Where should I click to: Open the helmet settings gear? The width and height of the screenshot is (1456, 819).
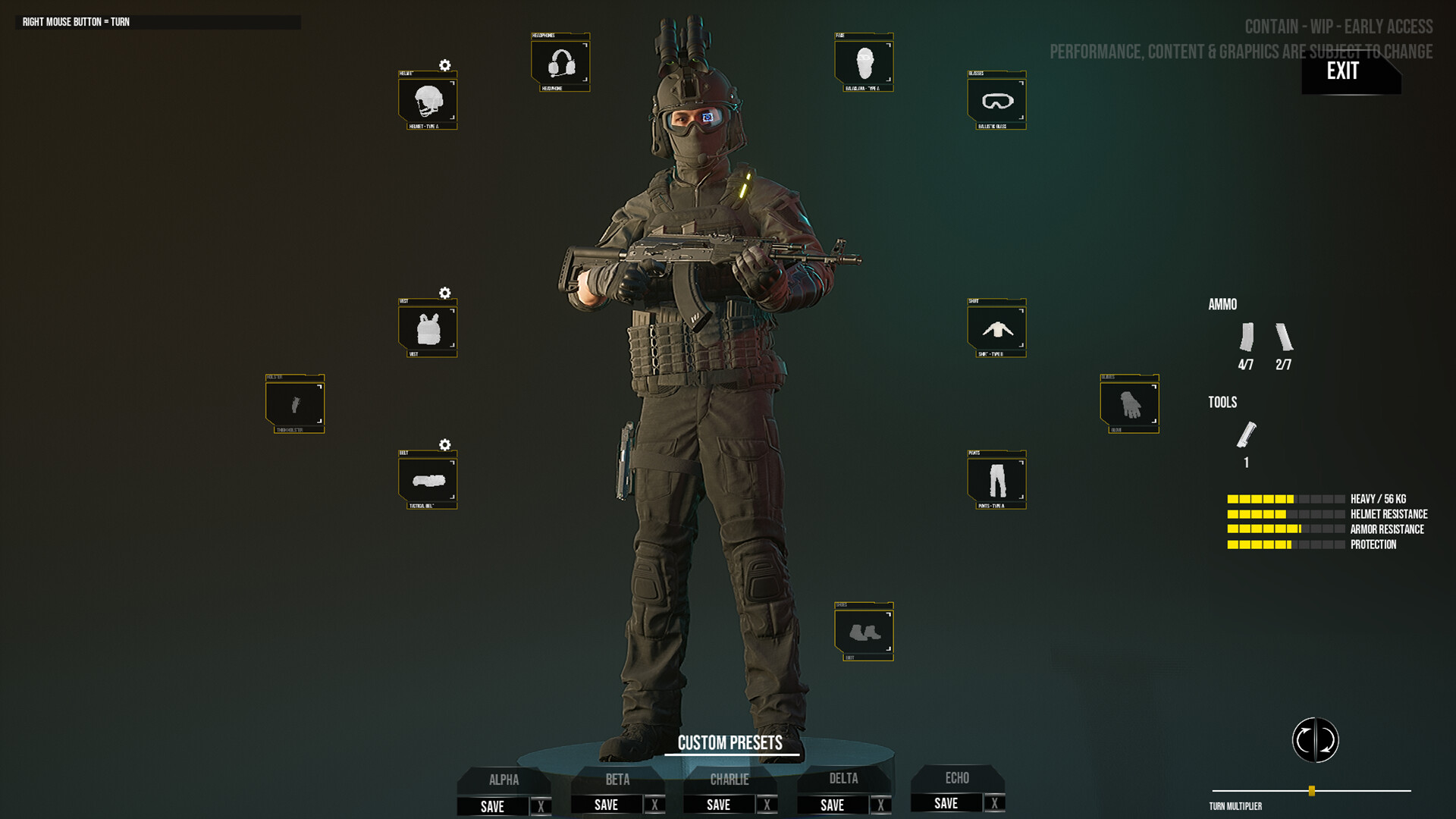point(444,66)
